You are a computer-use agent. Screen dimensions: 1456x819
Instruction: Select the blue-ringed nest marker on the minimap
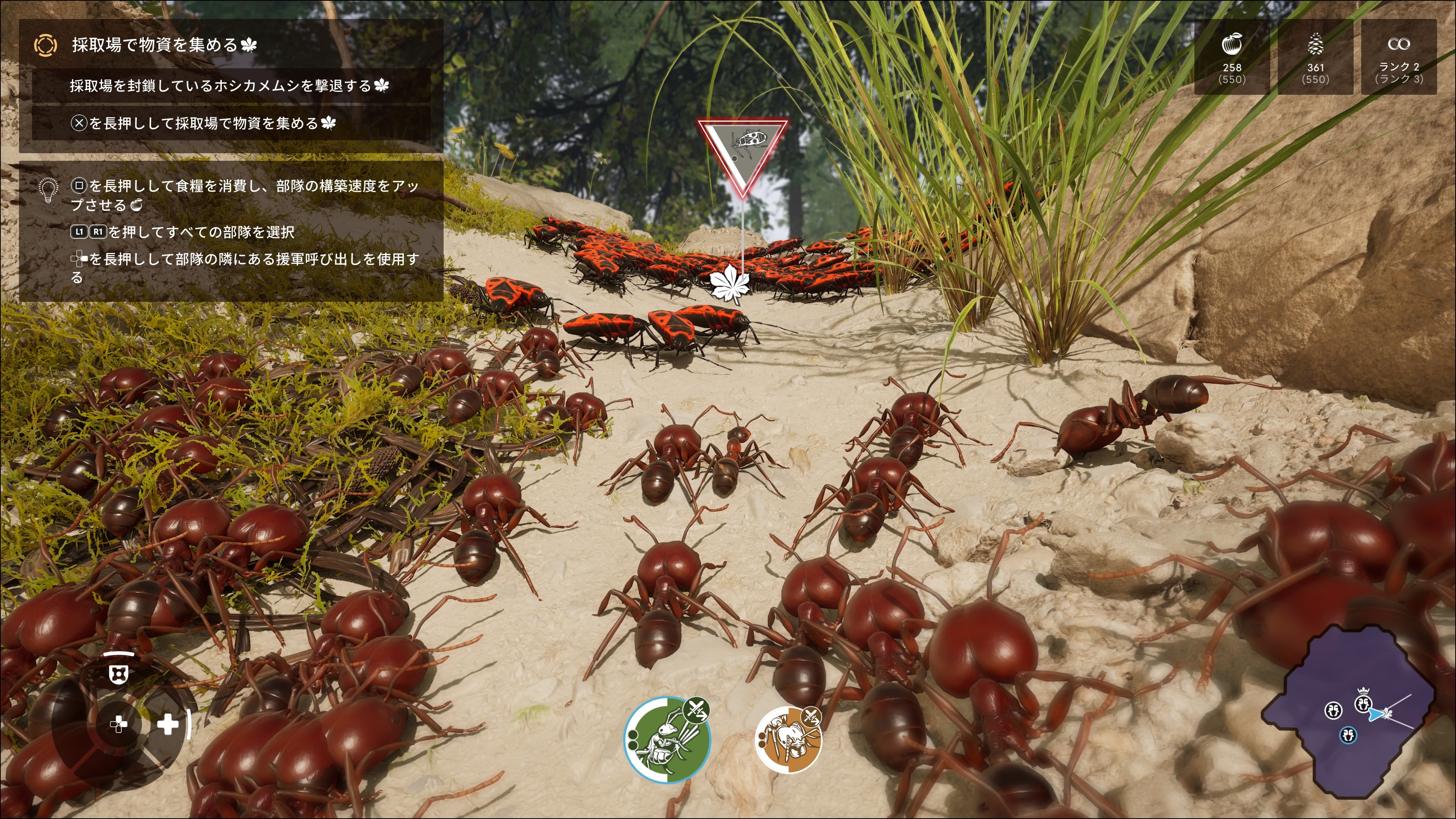coord(1348,735)
